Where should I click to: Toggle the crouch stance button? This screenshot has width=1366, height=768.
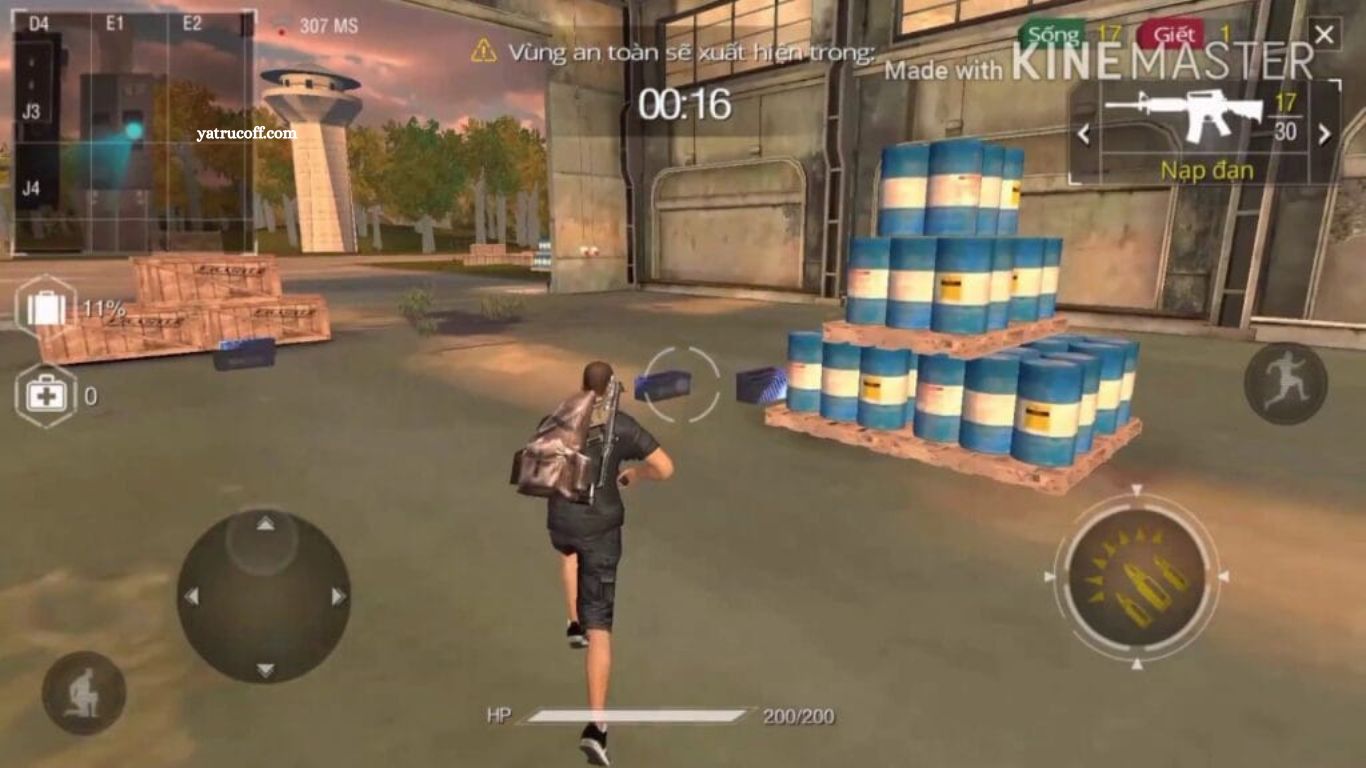[x=83, y=693]
